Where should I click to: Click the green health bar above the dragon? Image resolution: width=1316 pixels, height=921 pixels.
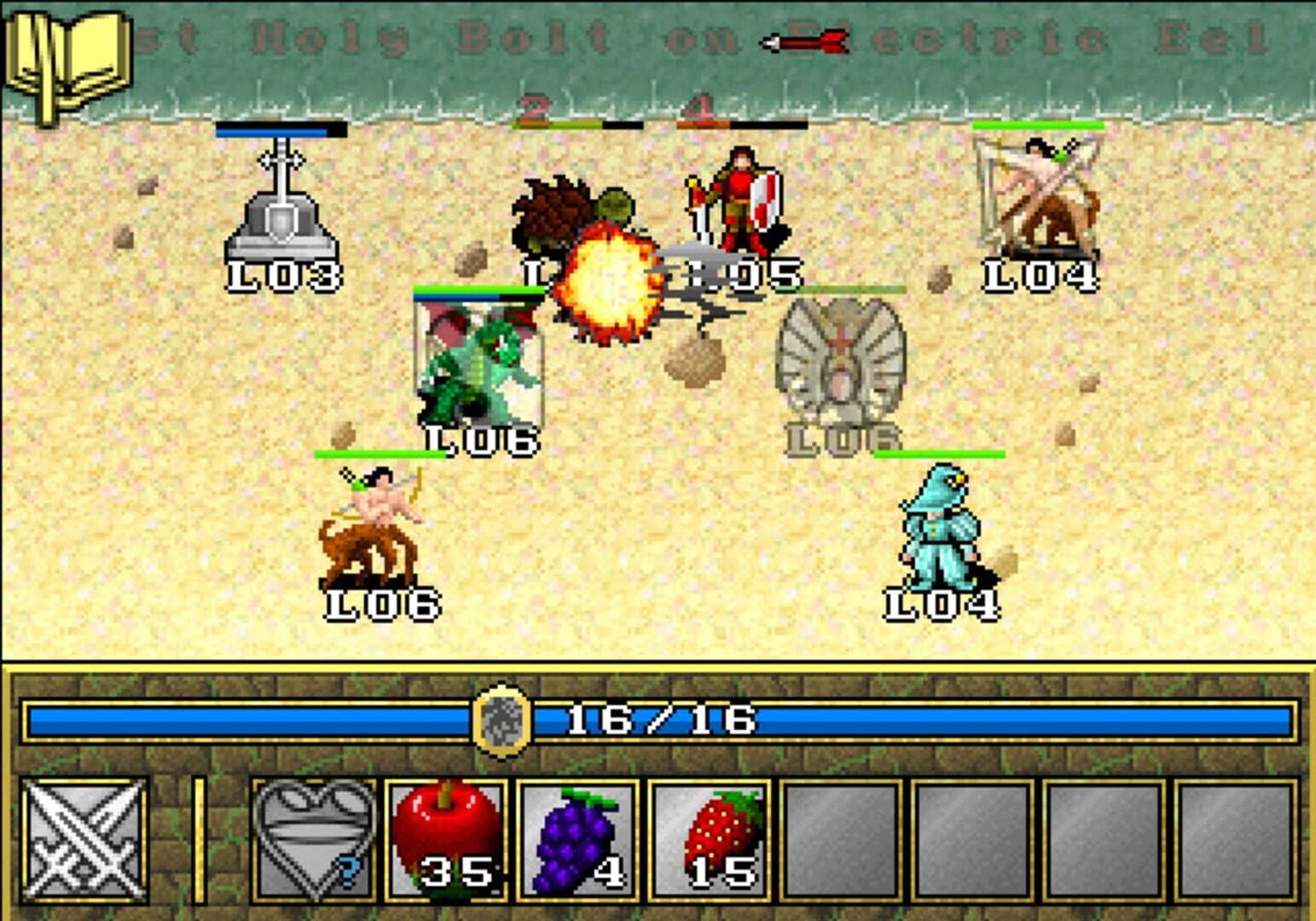[478, 290]
